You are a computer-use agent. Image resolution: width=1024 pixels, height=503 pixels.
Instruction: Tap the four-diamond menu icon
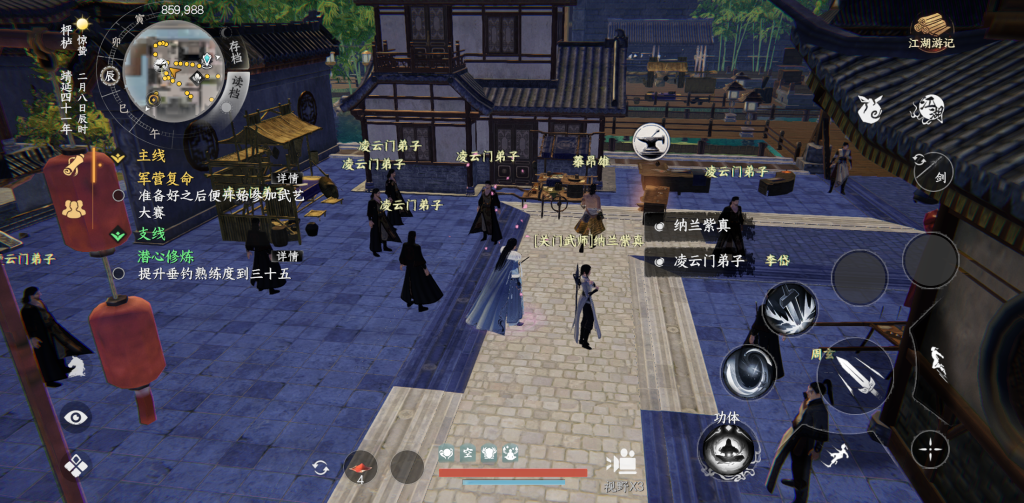(x=76, y=465)
